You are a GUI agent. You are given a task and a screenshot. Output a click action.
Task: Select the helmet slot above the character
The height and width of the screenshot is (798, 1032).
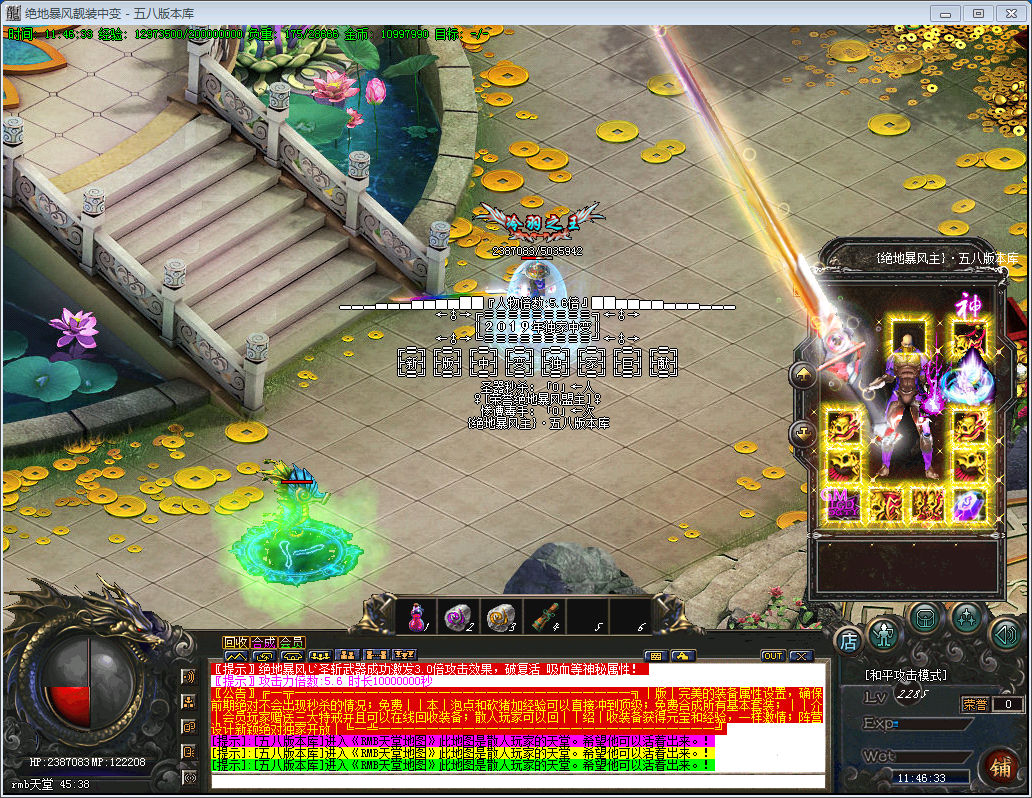[x=909, y=335]
